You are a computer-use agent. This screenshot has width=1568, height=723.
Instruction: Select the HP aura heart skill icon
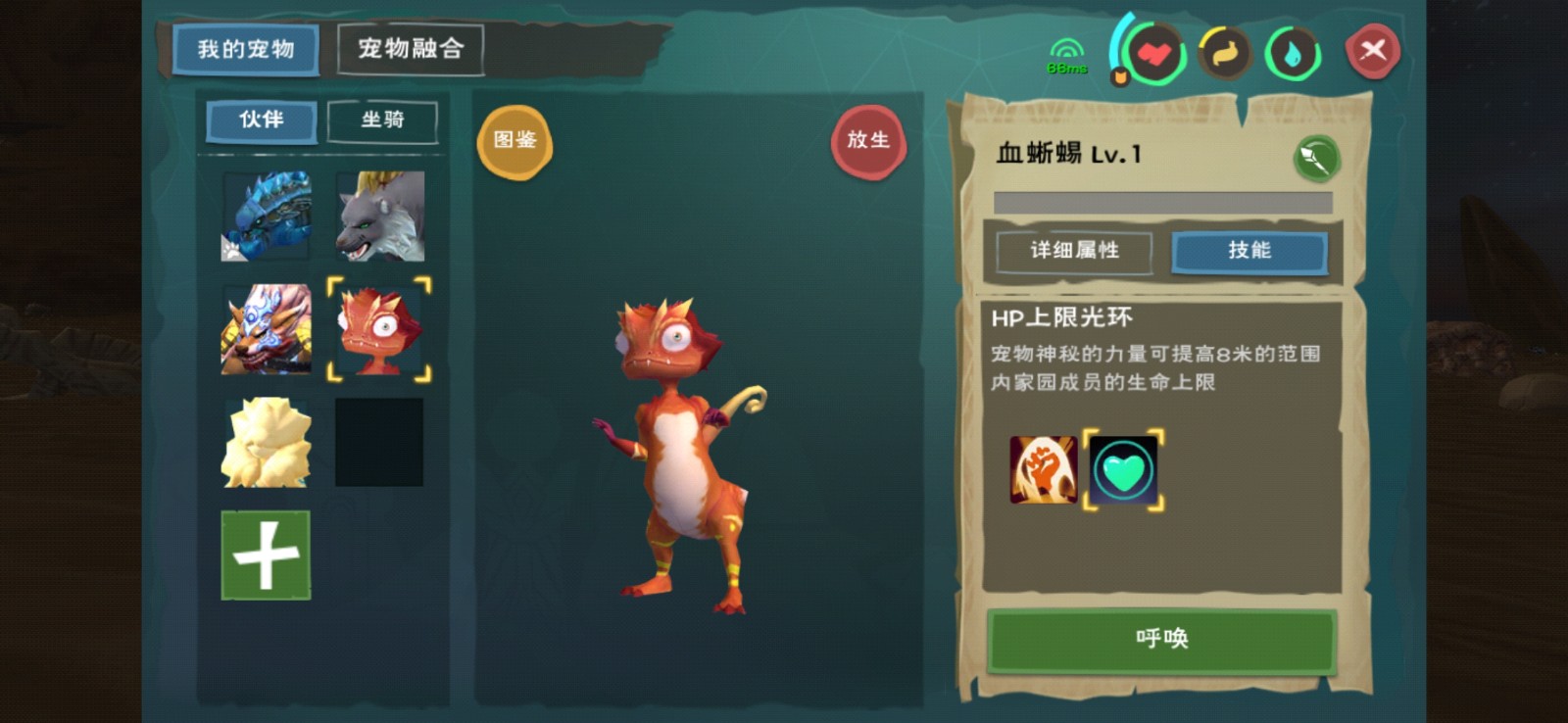(x=1123, y=469)
